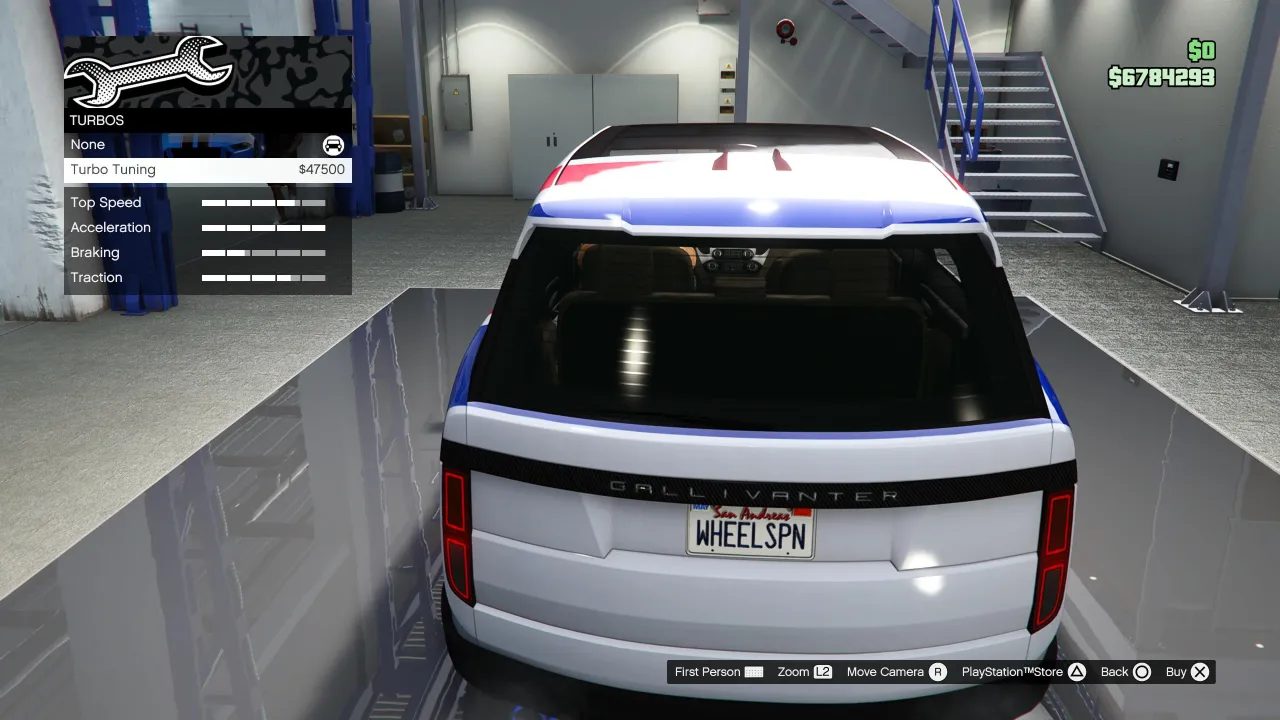The height and width of the screenshot is (720, 1280).
Task: Click the X icon next to Buy
Action: 1198,672
